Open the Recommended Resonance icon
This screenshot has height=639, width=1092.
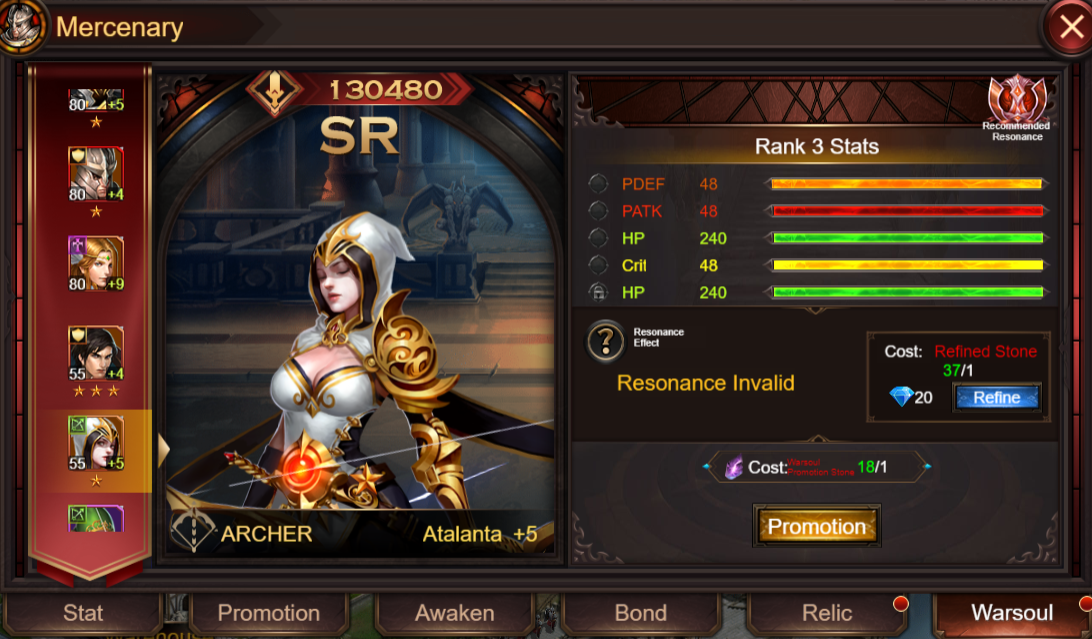pos(1016,102)
